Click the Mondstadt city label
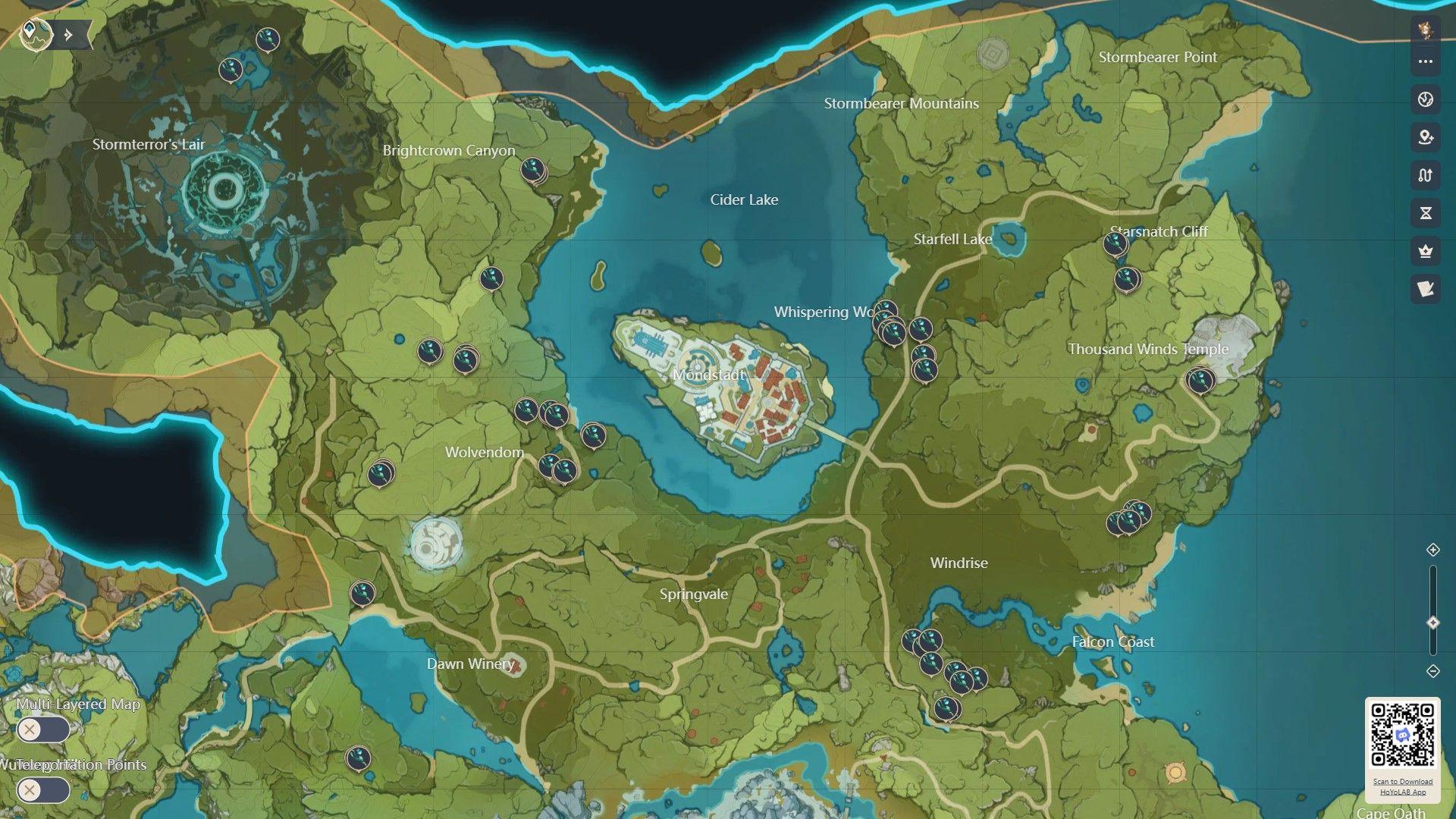 pos(708,375)
